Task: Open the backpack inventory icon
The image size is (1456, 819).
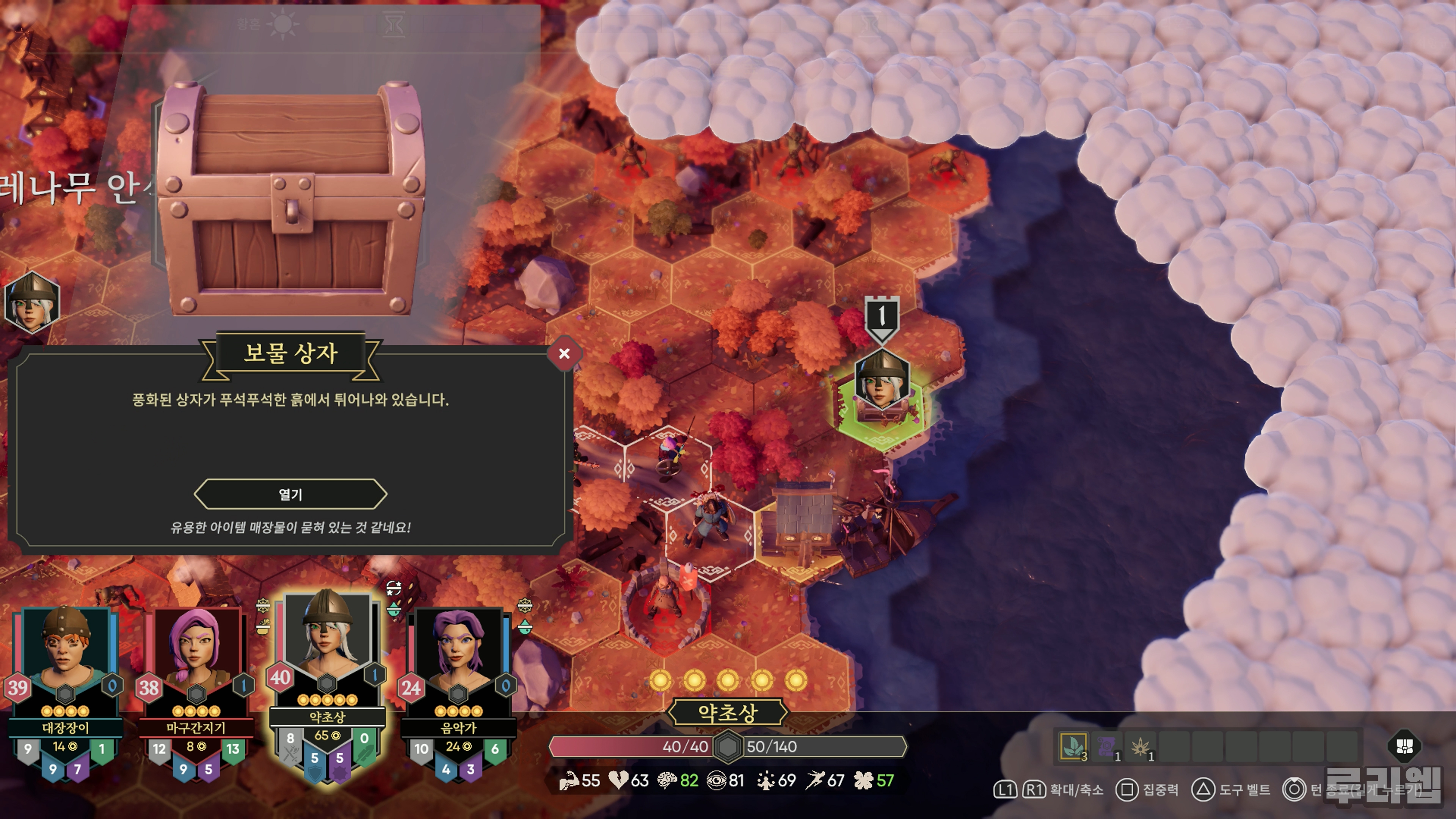Action: [1404, 746]
